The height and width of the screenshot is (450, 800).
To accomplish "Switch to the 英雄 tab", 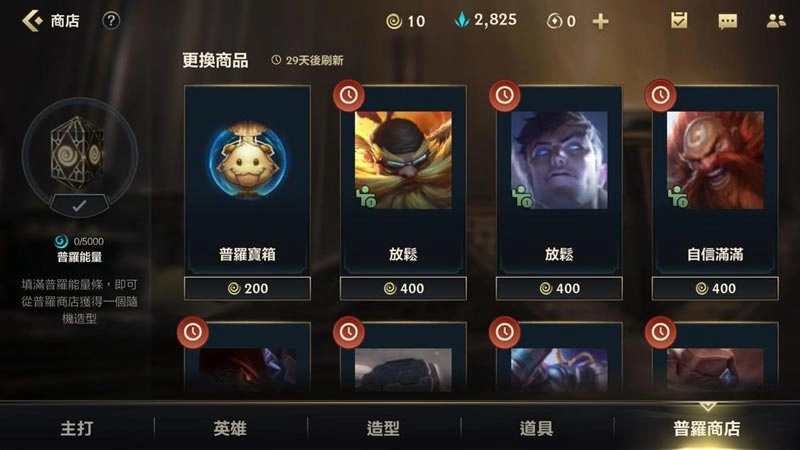I will pyautogui.click(x=229, y=428).
